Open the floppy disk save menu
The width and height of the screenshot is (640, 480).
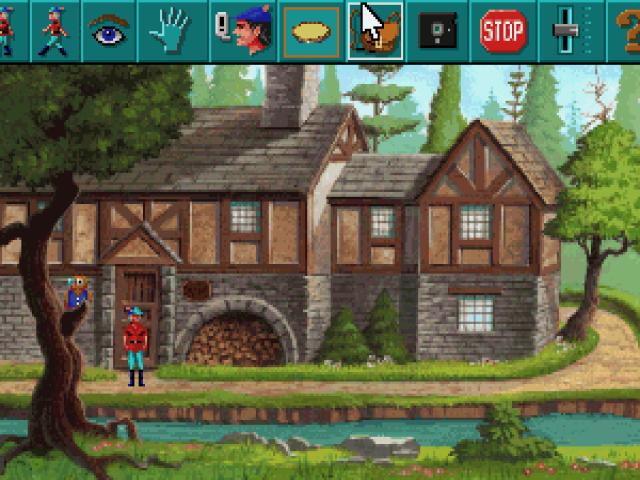(x=436, y=31)
